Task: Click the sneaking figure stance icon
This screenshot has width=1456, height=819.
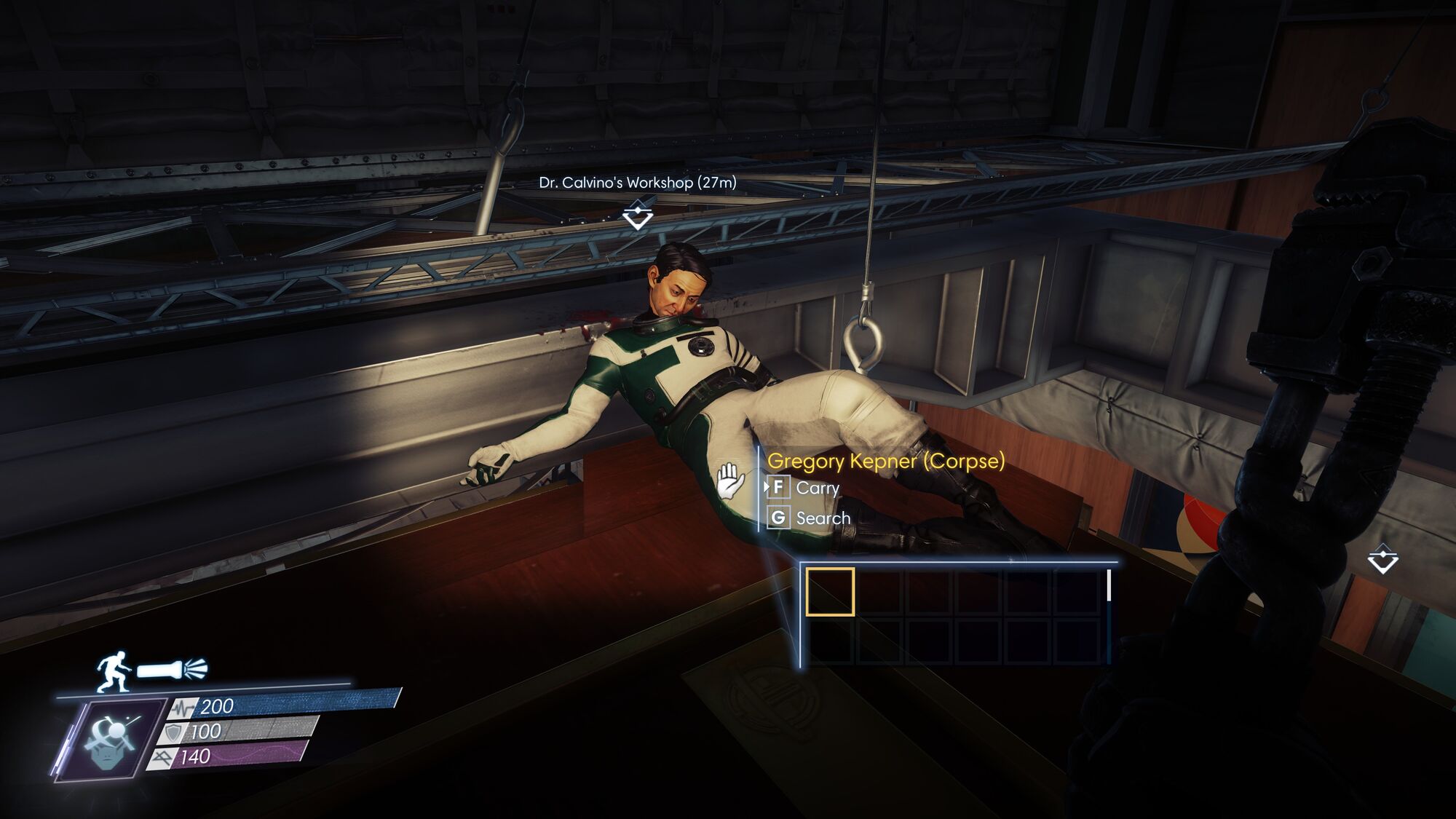Action: point(114,671)
